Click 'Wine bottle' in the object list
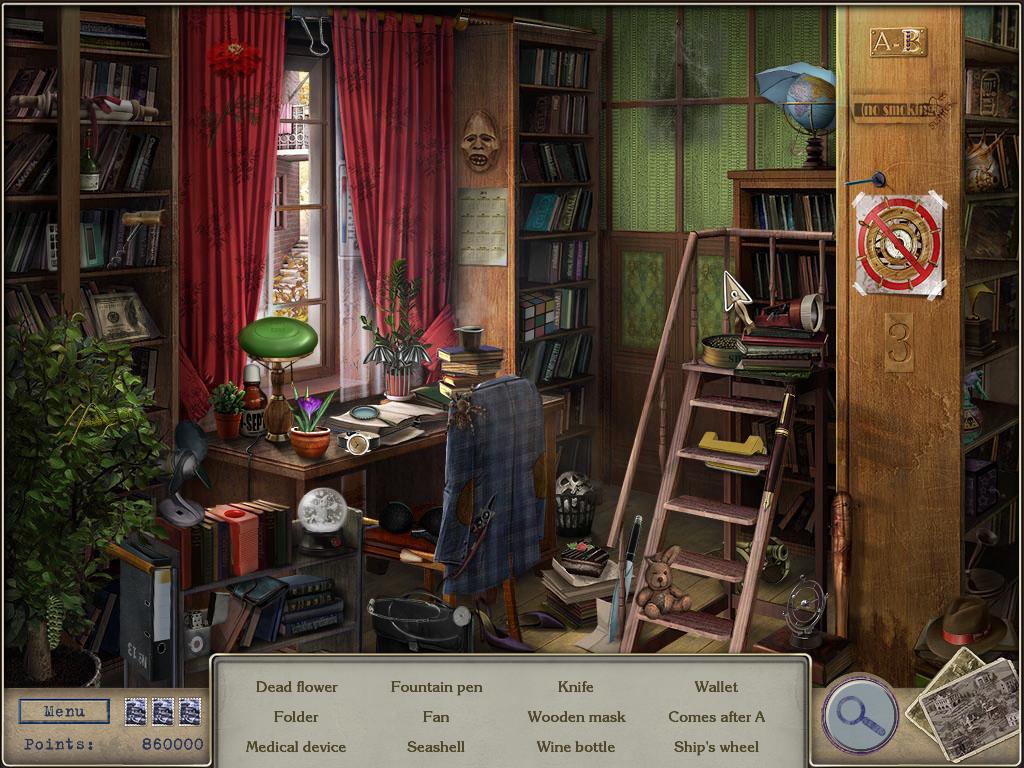Viewport: 1024px width, 768px height. 576,747
